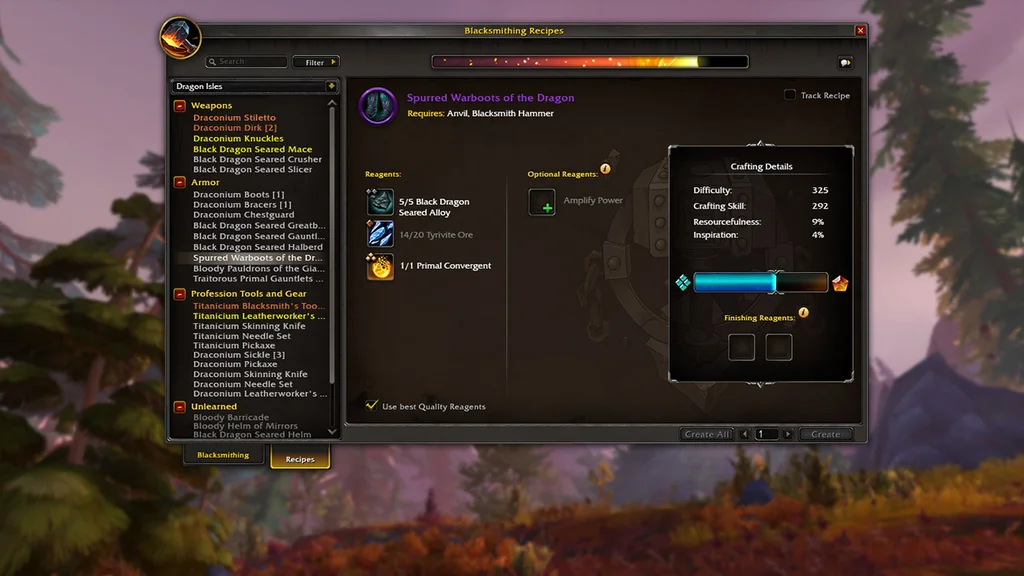Switch to the Blacksmithing tab
The height and width of the screenshot is (576, 1024).
[x=223, y=456]
